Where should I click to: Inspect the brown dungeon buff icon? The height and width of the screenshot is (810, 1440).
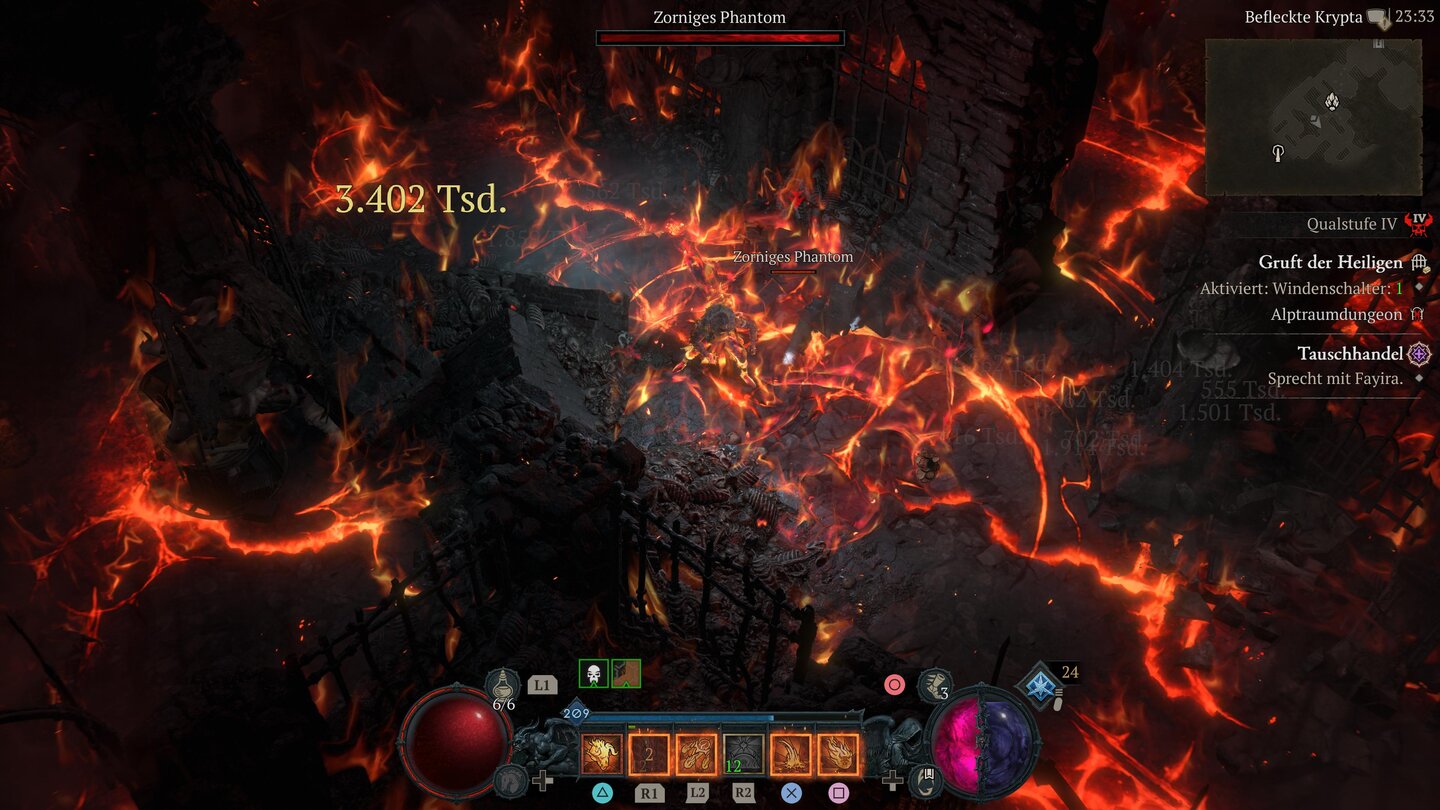[x=626, y=674]
